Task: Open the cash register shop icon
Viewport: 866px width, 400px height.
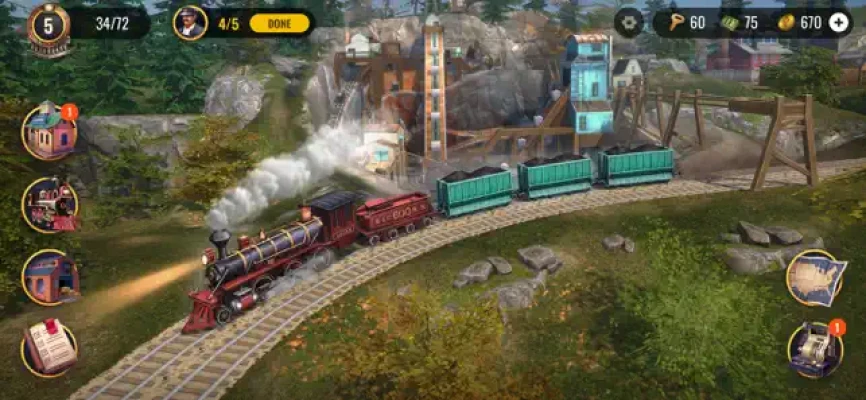Action: [815, 349]
